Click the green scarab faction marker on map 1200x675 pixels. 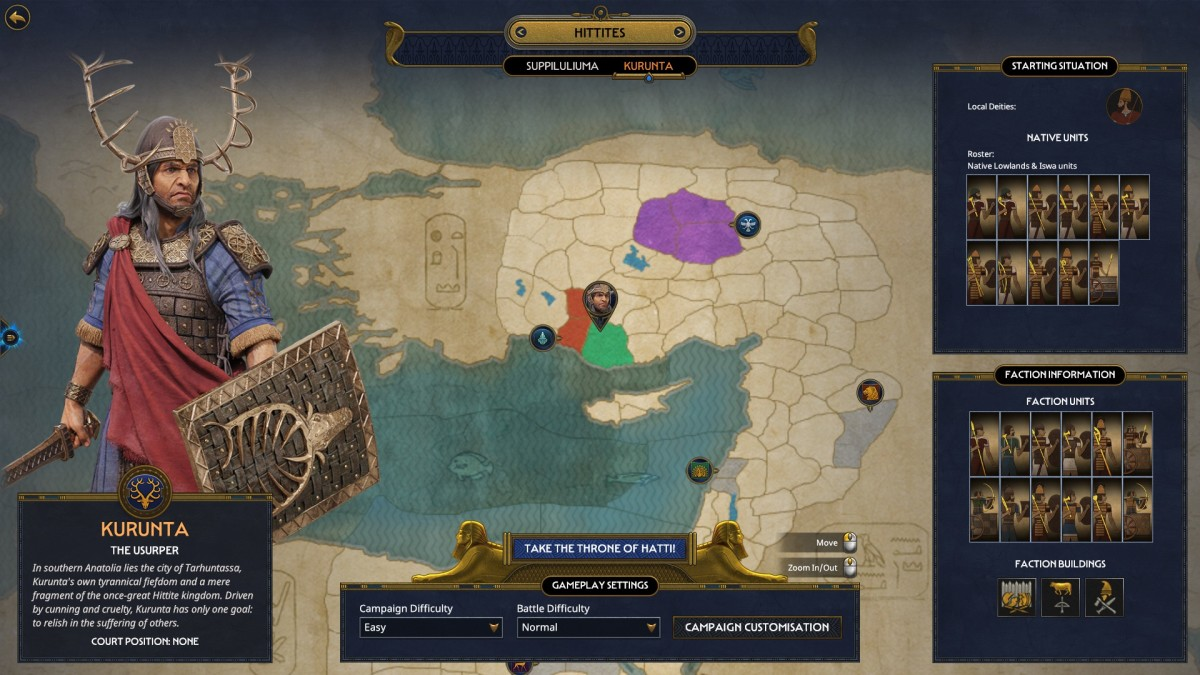700,470
